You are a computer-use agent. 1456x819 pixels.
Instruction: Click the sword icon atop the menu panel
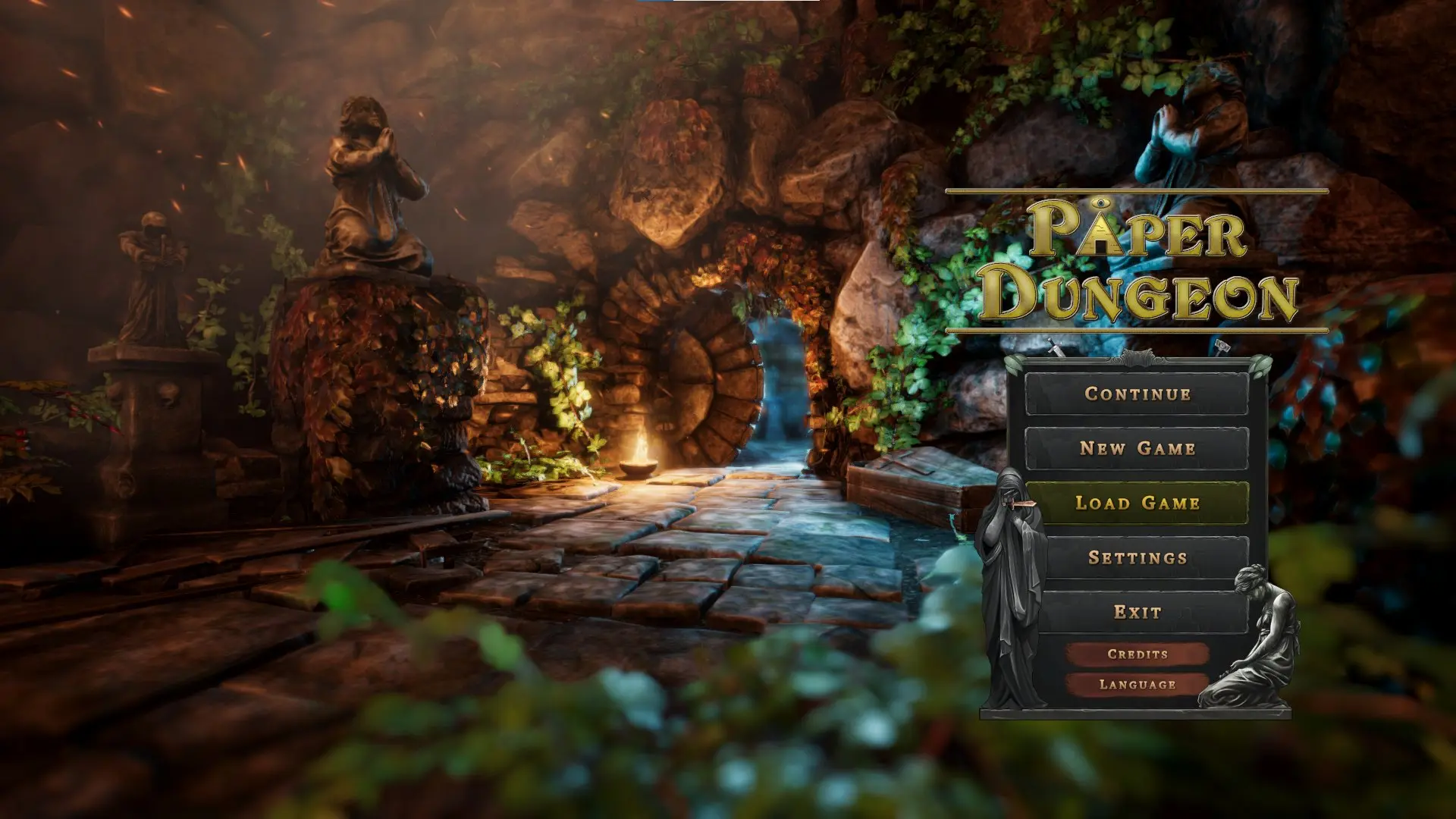pos(1056,345)
